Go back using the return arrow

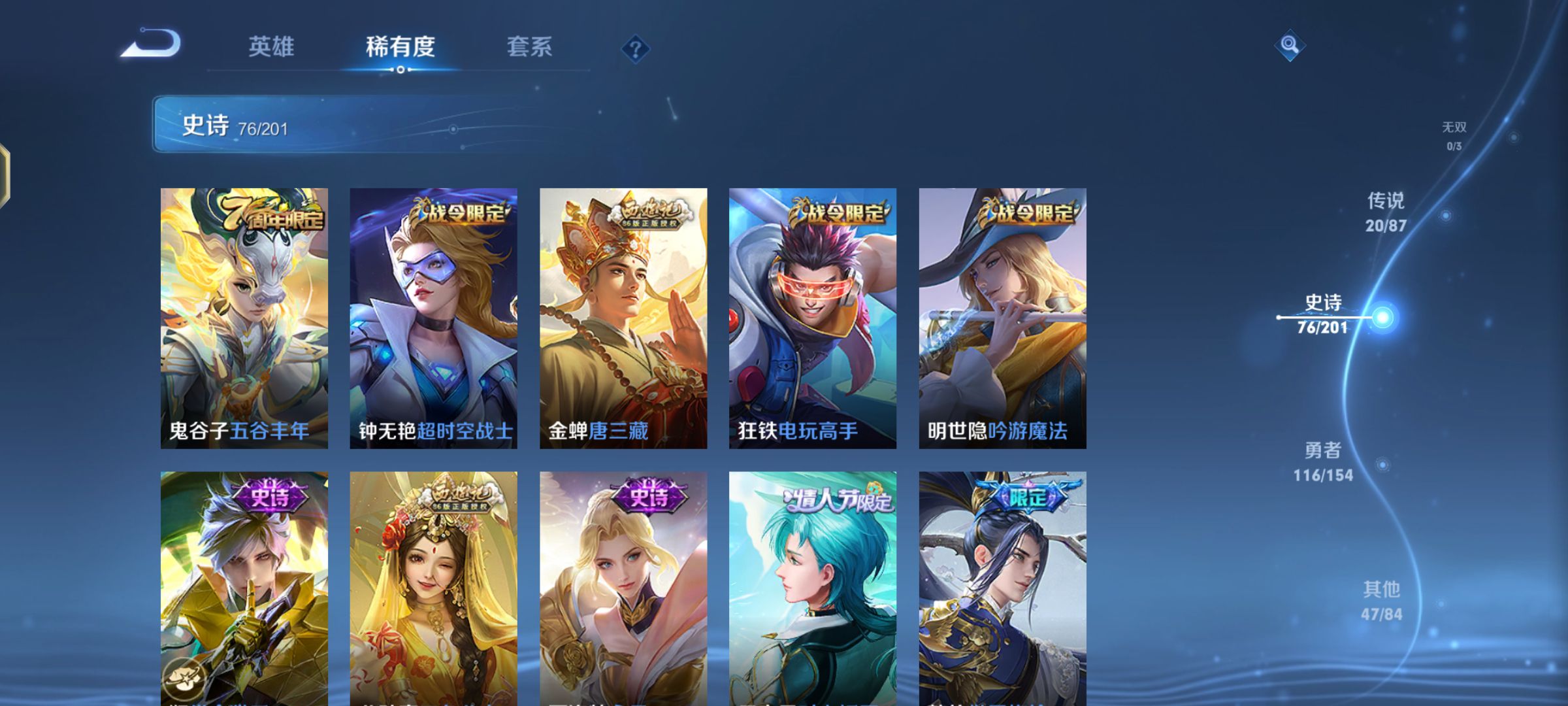click(x=152, y=44)
